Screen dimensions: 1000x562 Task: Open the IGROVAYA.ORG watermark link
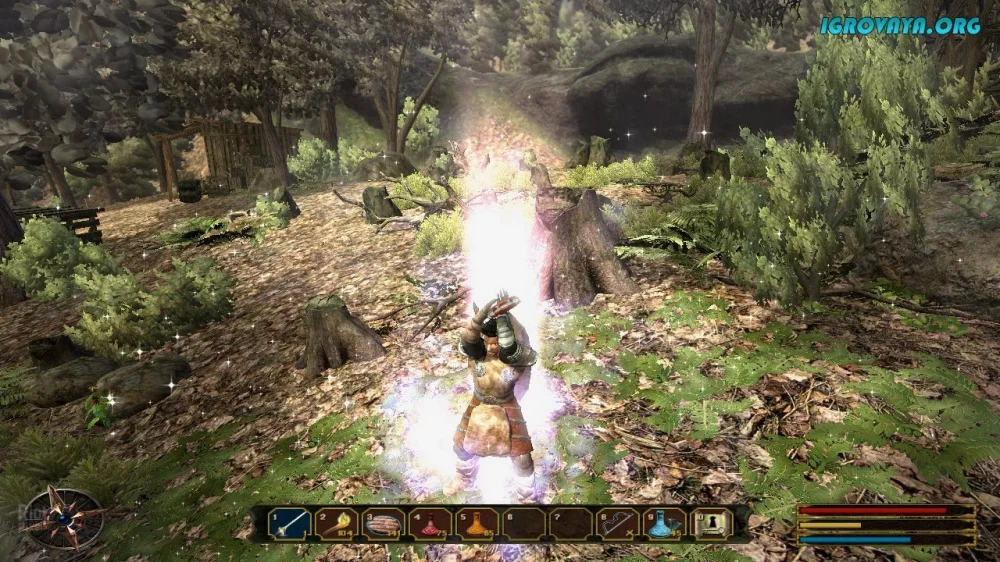[x=900, y=26]
